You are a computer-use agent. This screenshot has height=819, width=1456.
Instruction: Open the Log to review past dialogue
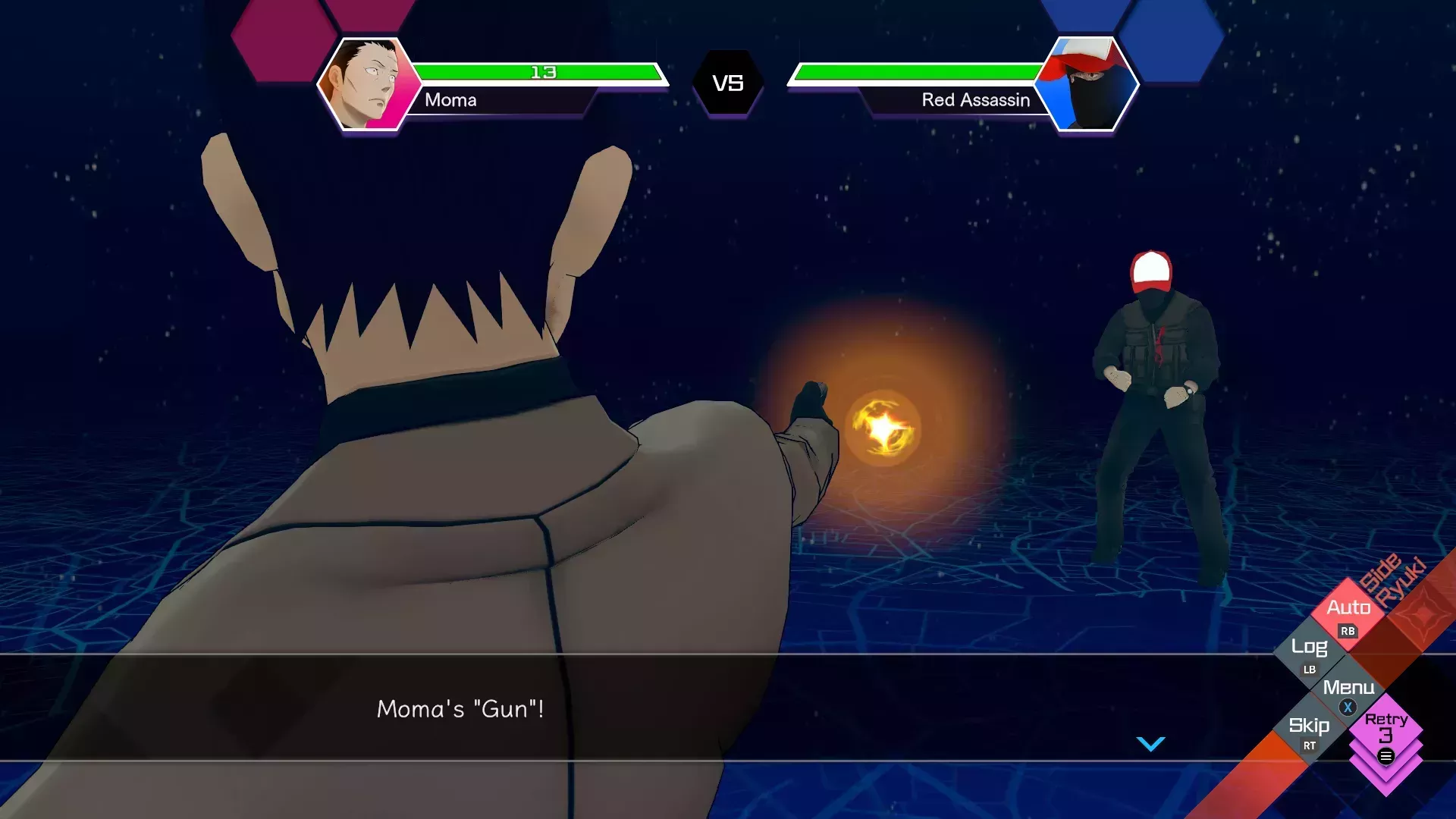[1310, 648]
